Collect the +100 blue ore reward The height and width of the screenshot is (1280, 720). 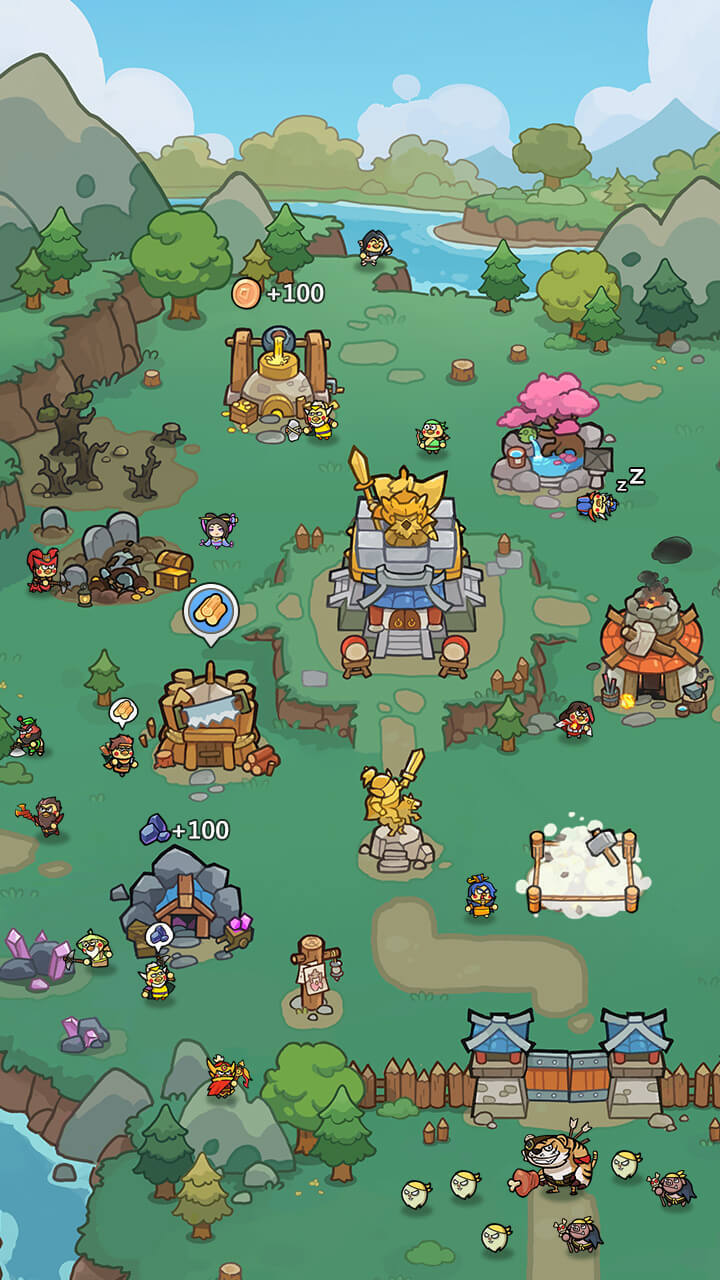[155, 829]
